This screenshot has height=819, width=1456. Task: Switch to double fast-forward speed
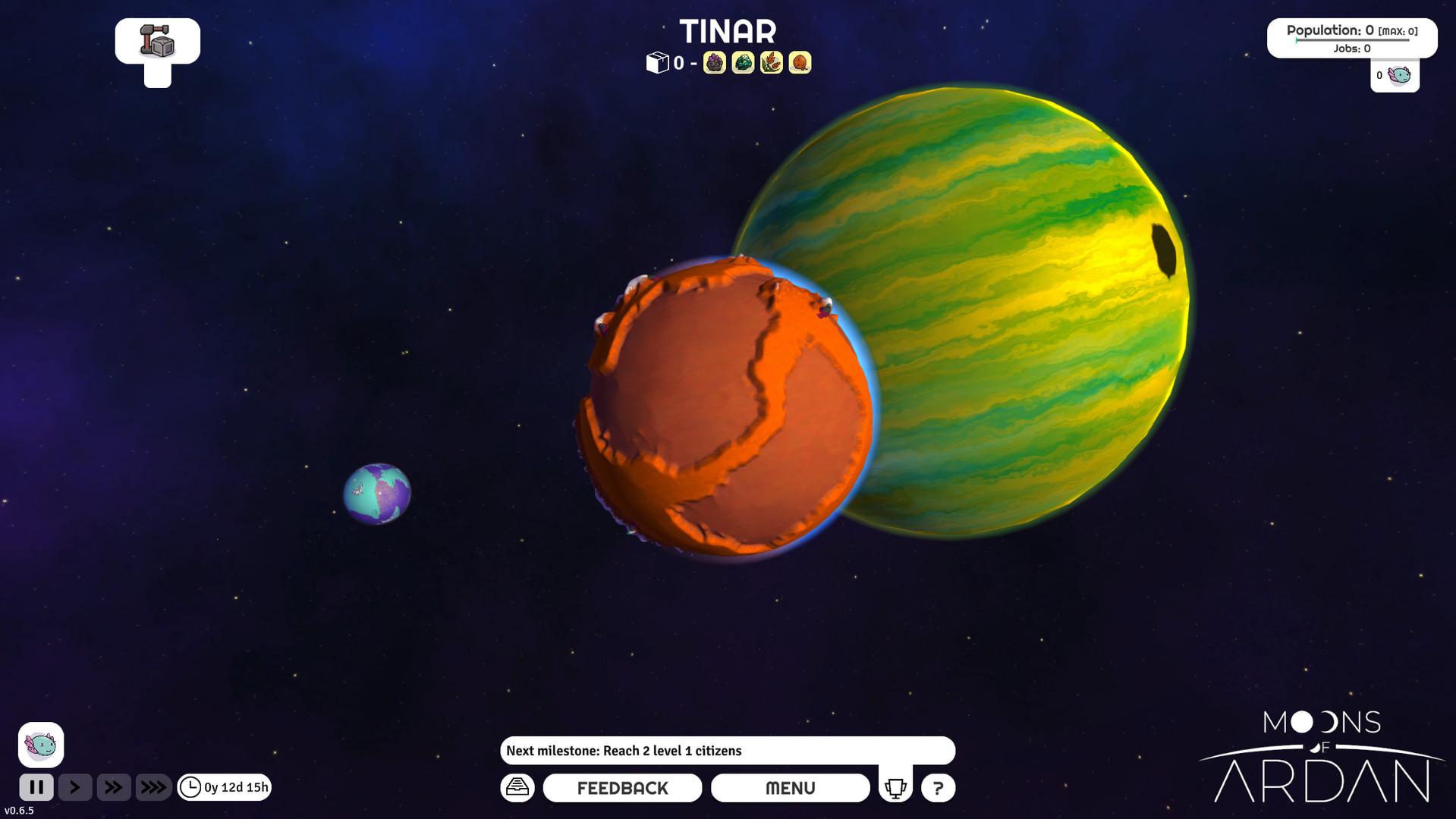pyautogui.click(x=114, y=787)
